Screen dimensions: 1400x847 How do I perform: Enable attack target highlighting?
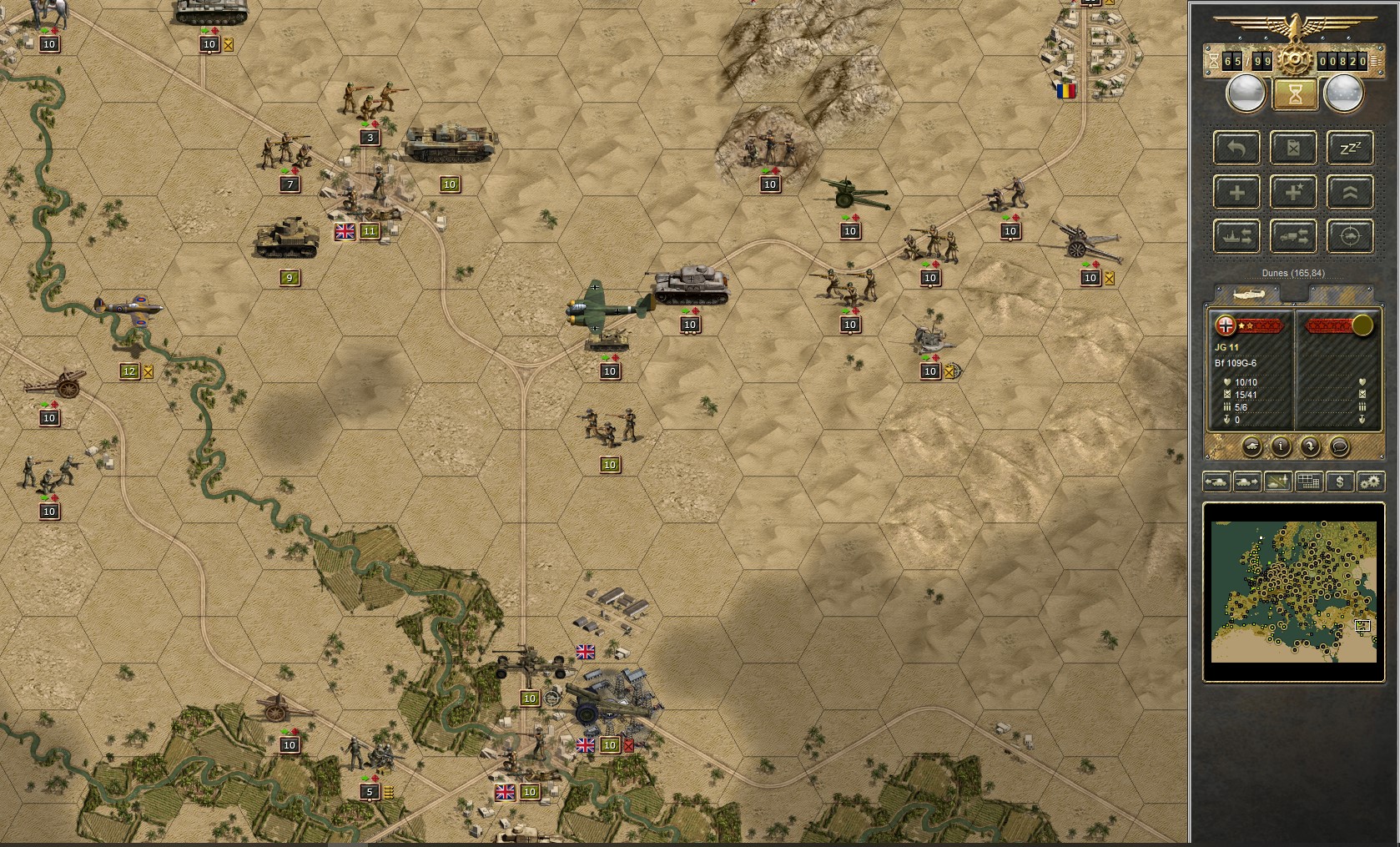[1352, 236]
